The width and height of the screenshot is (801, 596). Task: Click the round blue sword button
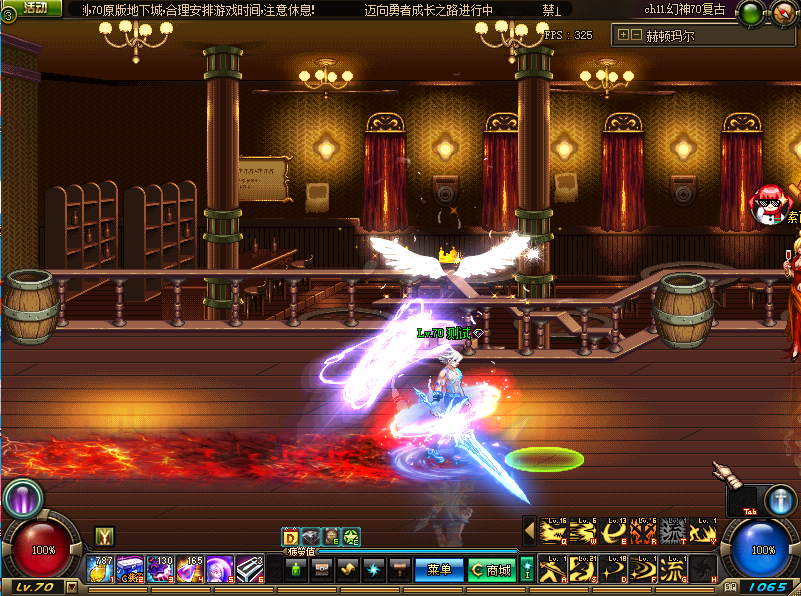[x=779, y=499]
